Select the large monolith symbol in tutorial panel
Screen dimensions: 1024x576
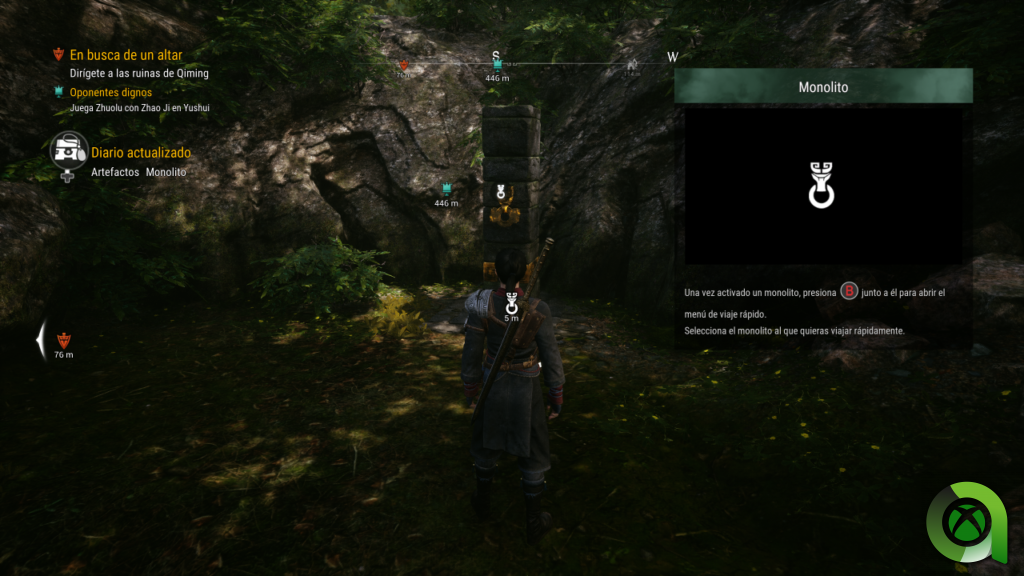822,185
